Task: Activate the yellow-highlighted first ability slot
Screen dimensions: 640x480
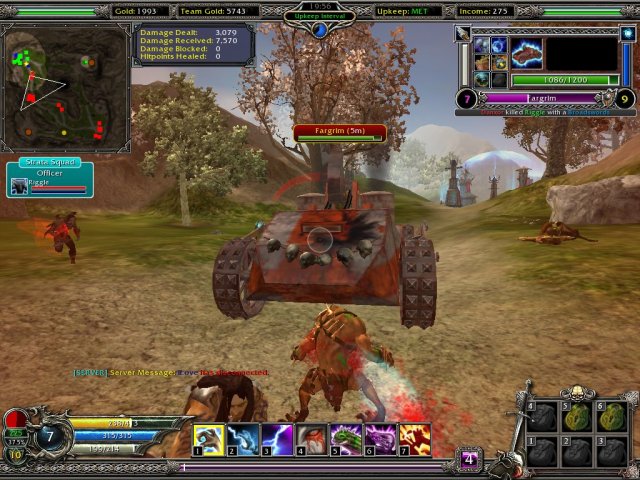Action: tap(208, 439)
